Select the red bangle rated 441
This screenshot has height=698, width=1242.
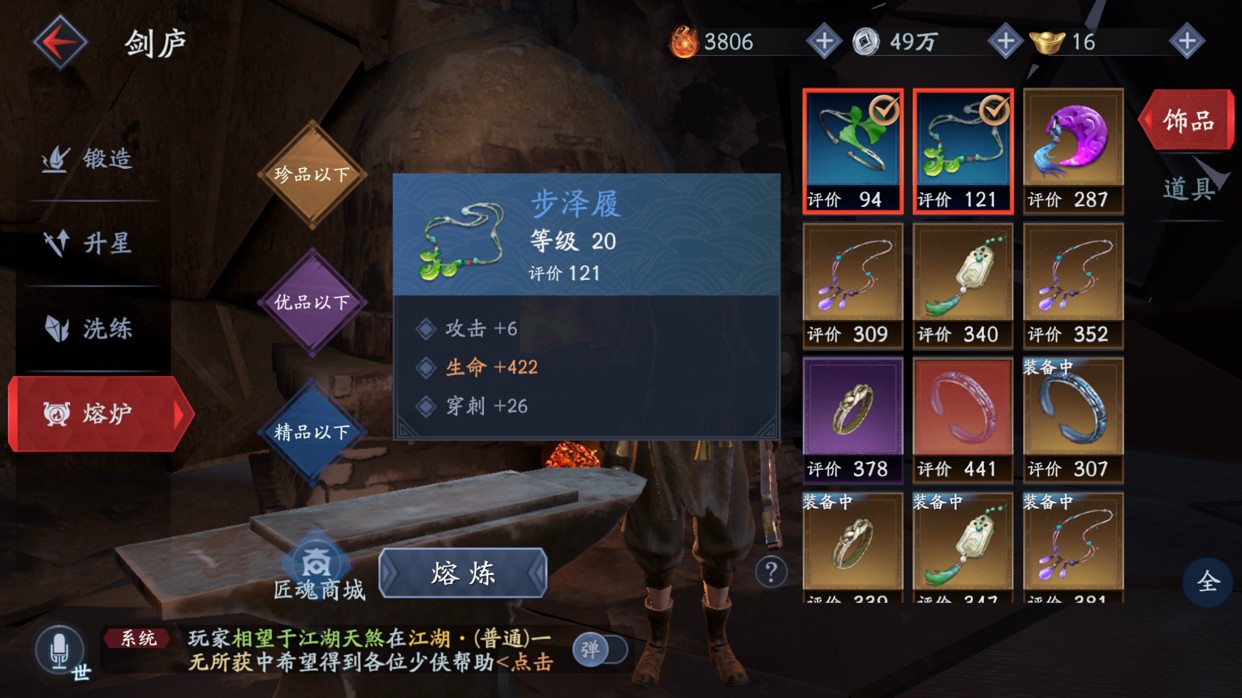pyautogui.click(x=963, y=420)
